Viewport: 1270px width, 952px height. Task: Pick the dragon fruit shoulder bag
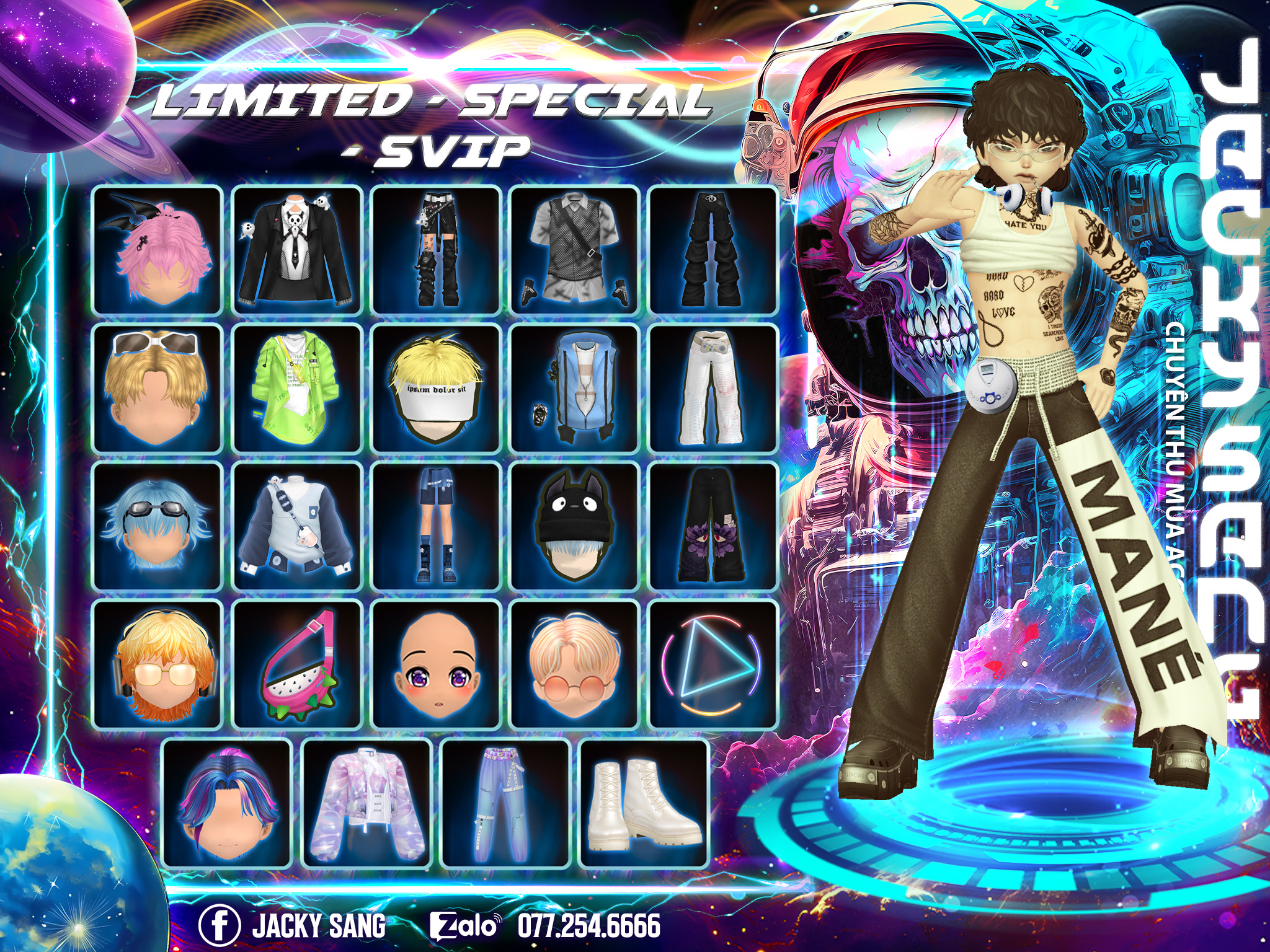[x=296, y=664]
